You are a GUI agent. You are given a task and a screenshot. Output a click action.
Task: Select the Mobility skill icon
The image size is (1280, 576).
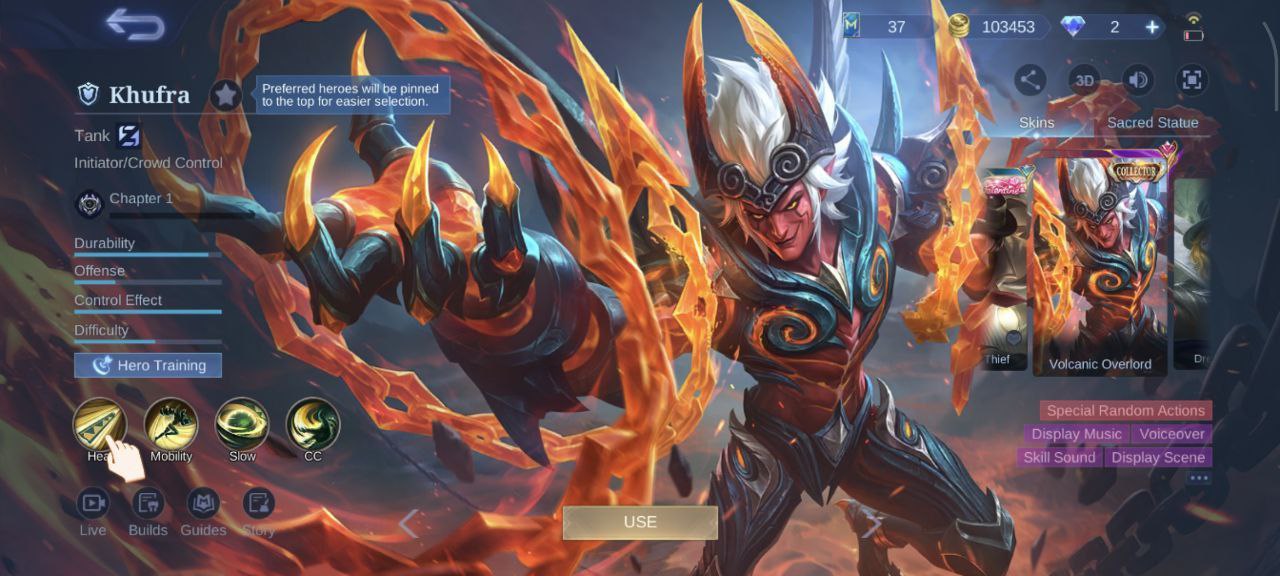(171, 424)
